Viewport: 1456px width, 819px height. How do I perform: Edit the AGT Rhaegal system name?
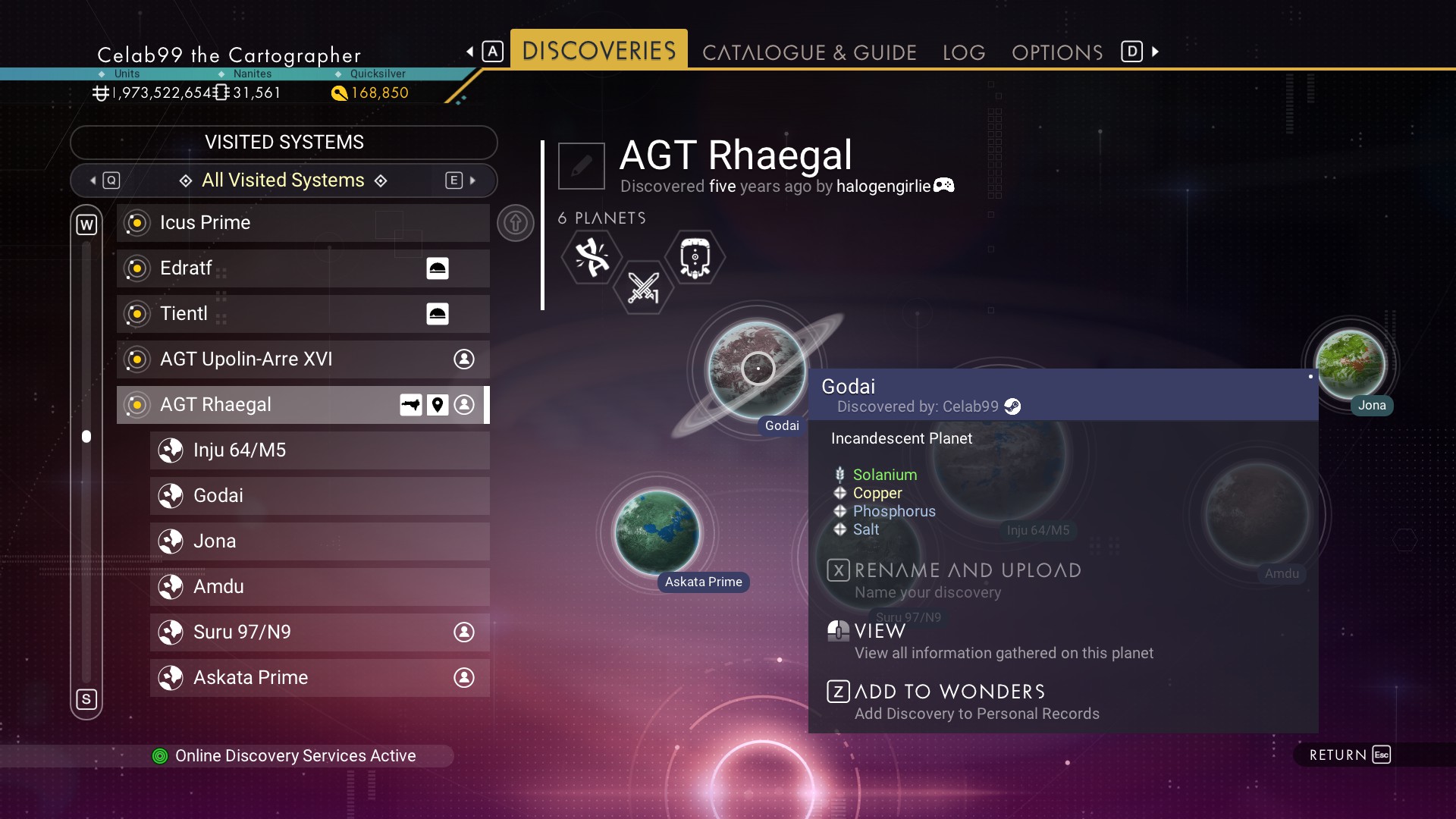tap(582, 165)
